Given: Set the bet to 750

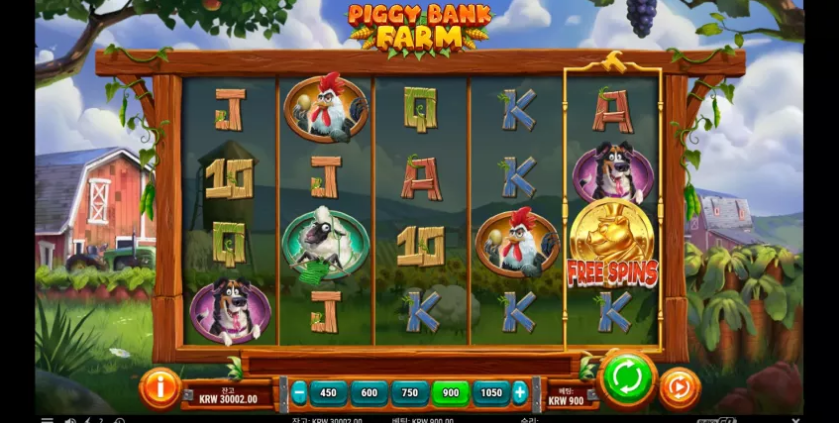Looking at the screenshot, I should tap(410, 393).
